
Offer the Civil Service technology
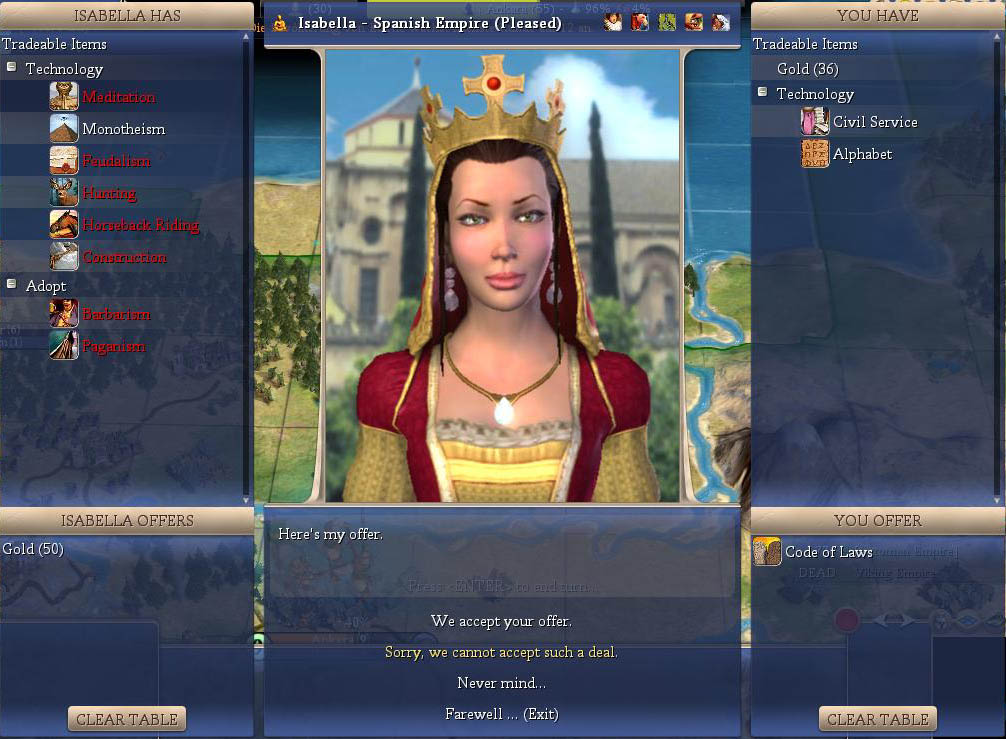[x=874, y=122]
